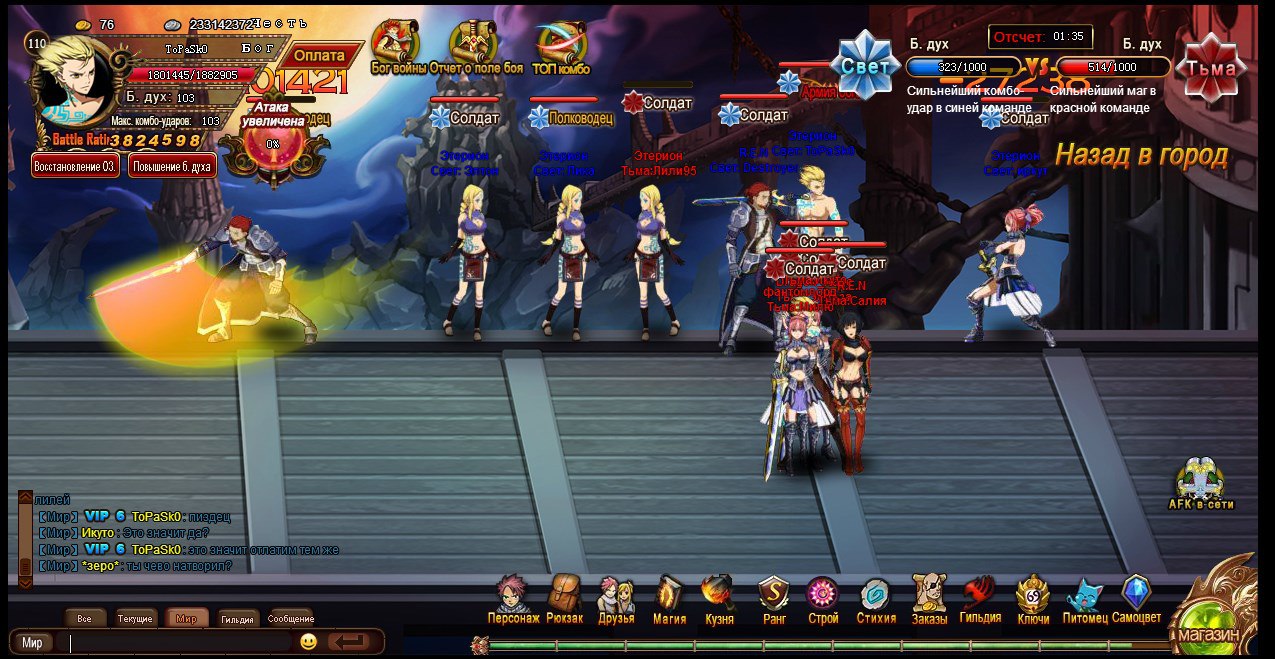Click the Повышение б. духа button
Screen dimensions: 1275x659
click(x=172, y=165)
